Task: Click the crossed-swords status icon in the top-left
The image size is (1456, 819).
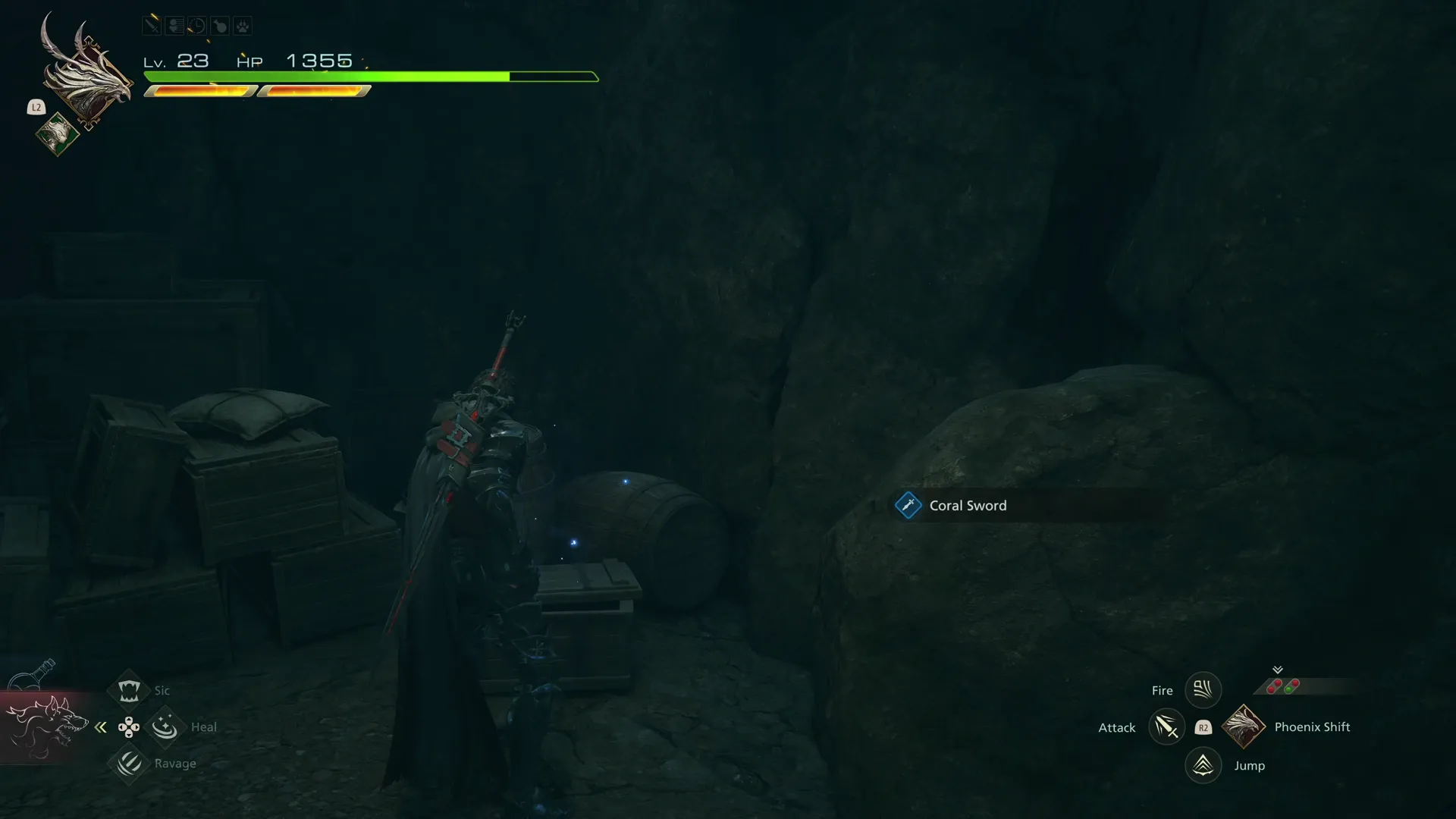Action: pos(152,25)
